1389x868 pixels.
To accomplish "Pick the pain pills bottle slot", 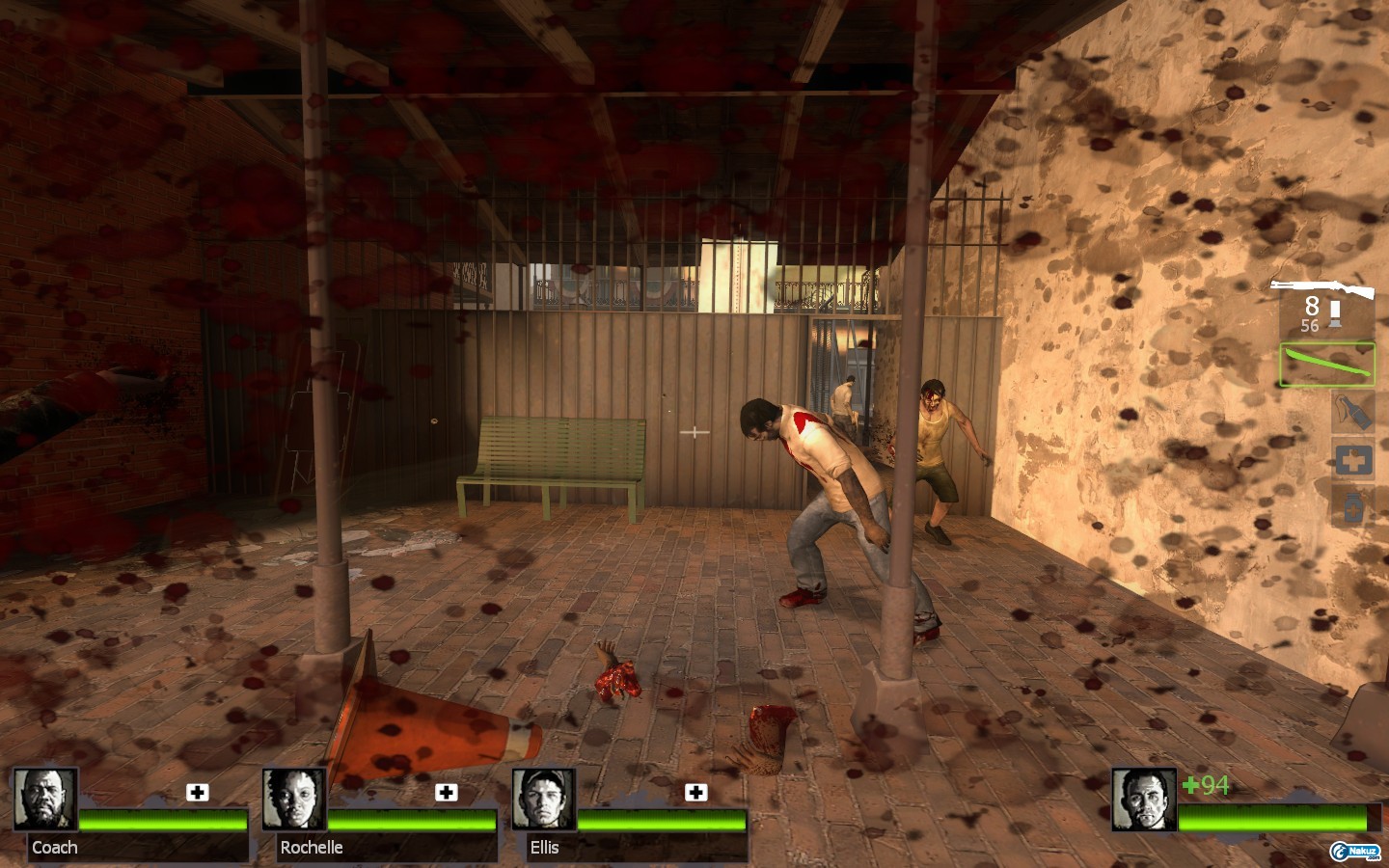I will (1352, 506).
